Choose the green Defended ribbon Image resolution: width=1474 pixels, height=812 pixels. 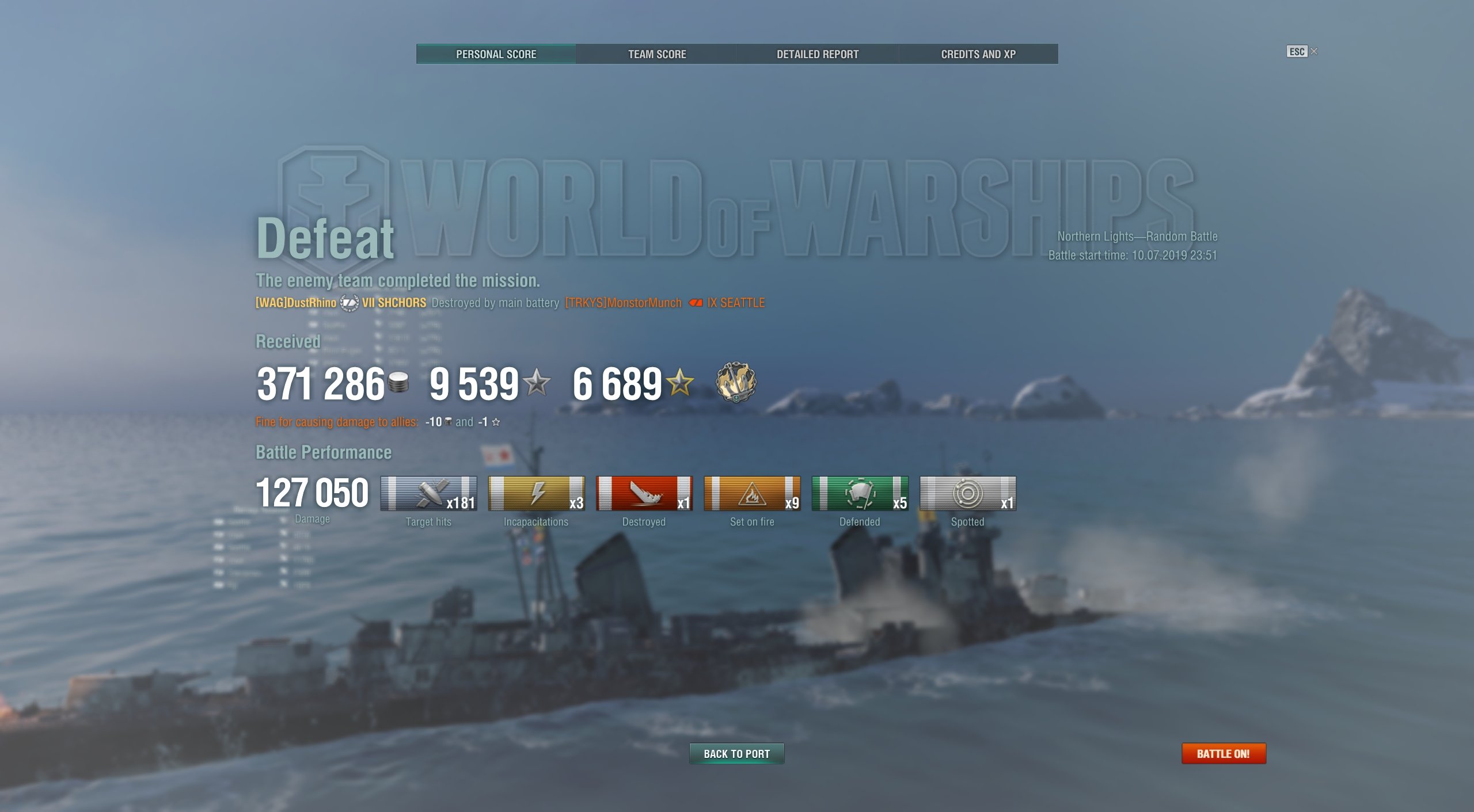[860, 493]
